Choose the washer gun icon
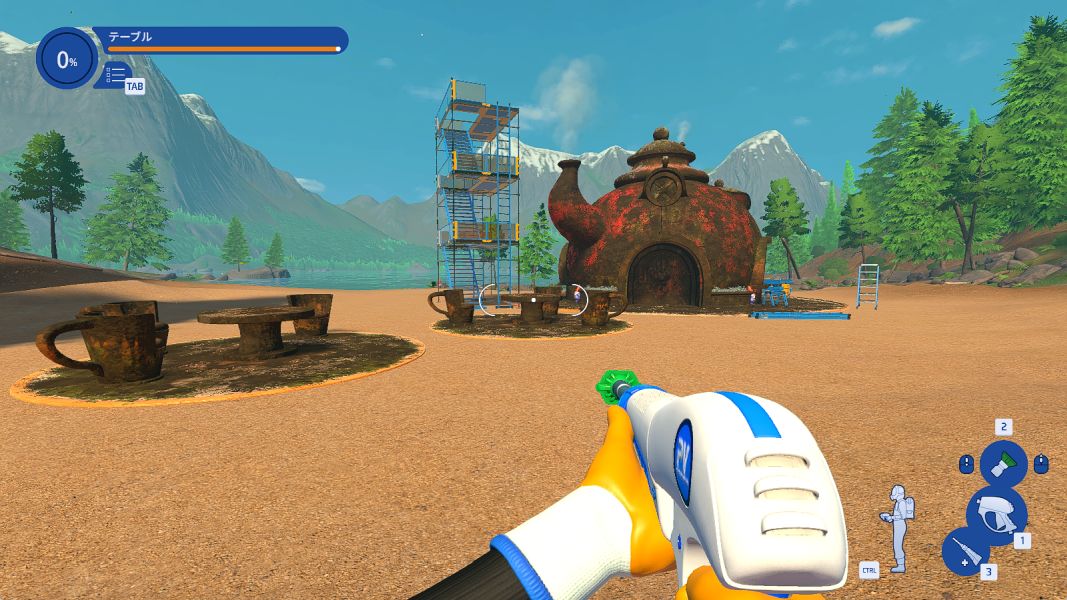 tap(996, 512)
